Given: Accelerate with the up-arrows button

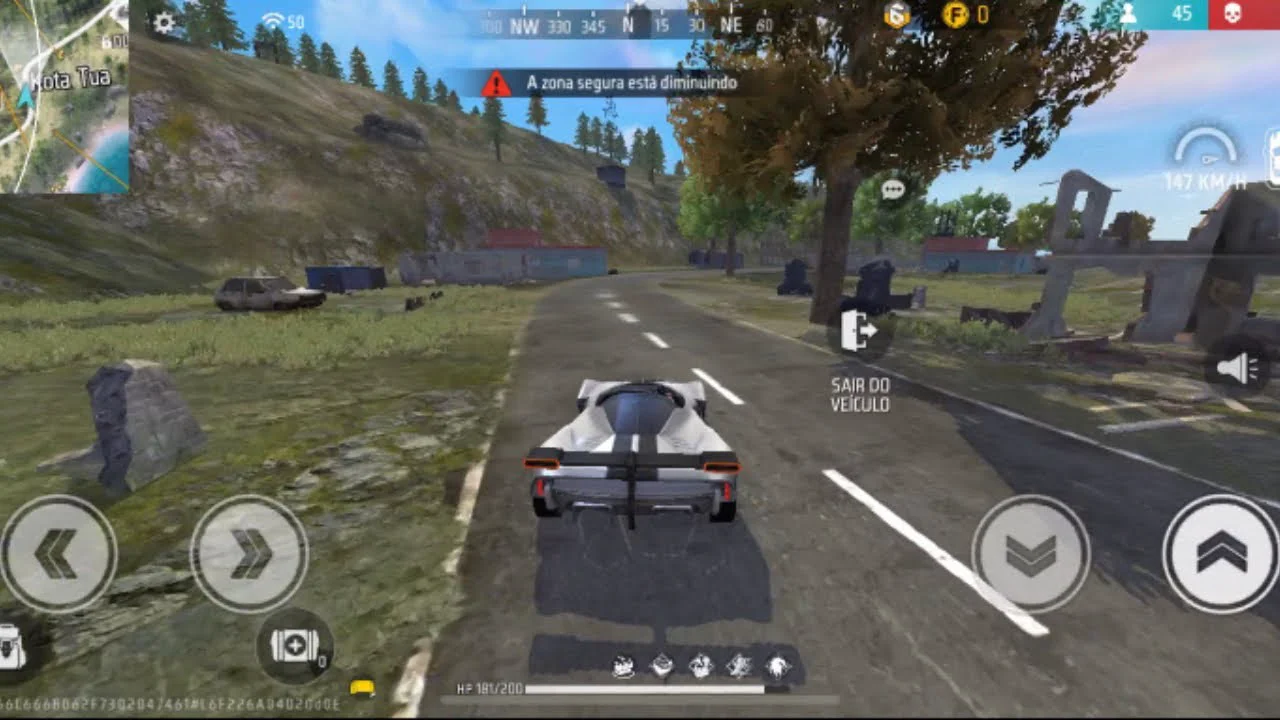Looking at the screenshot, I should pyautogui.click(x=1221, y=554).
